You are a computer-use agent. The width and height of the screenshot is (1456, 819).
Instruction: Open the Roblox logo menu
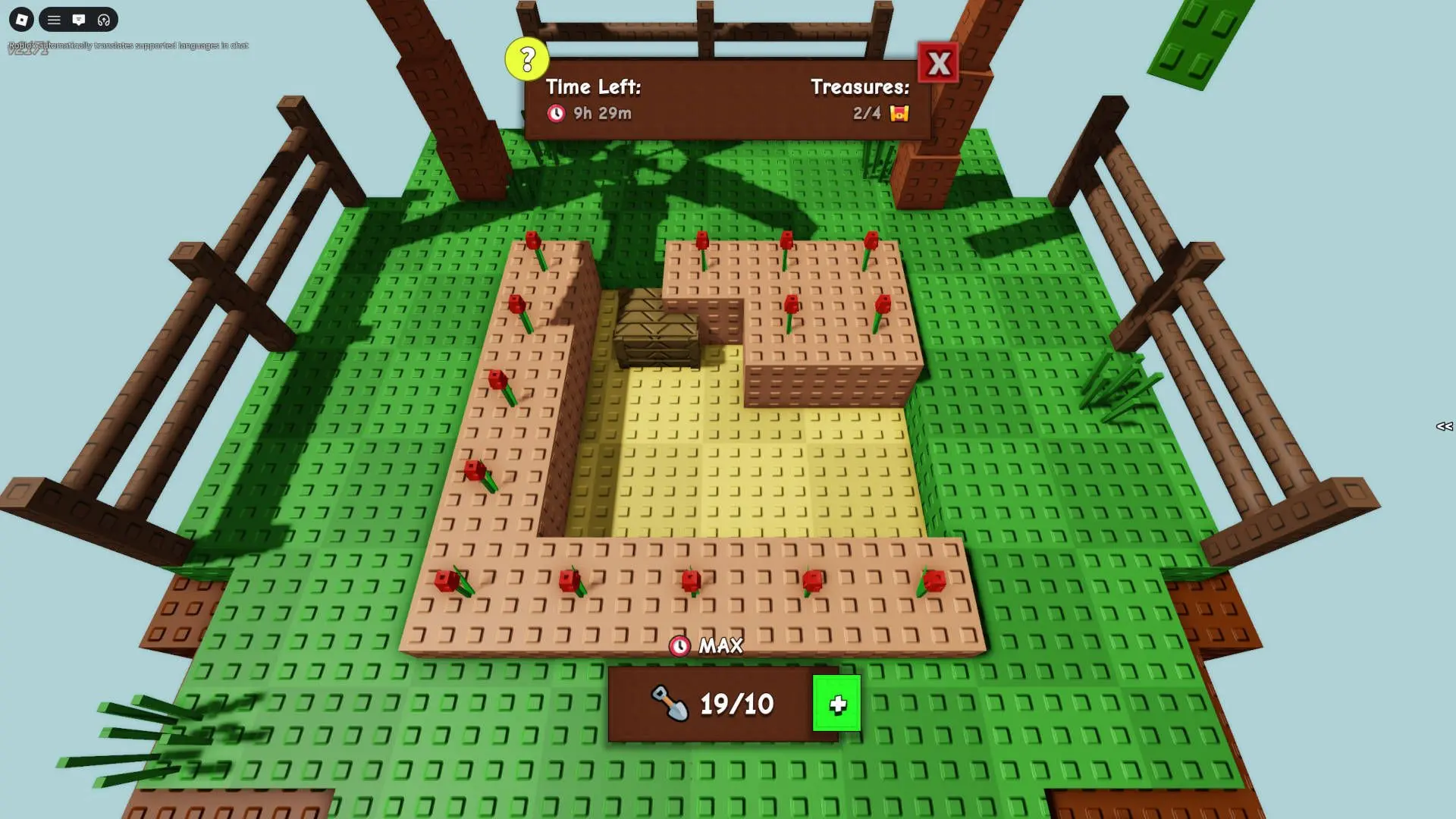point(21,20)
